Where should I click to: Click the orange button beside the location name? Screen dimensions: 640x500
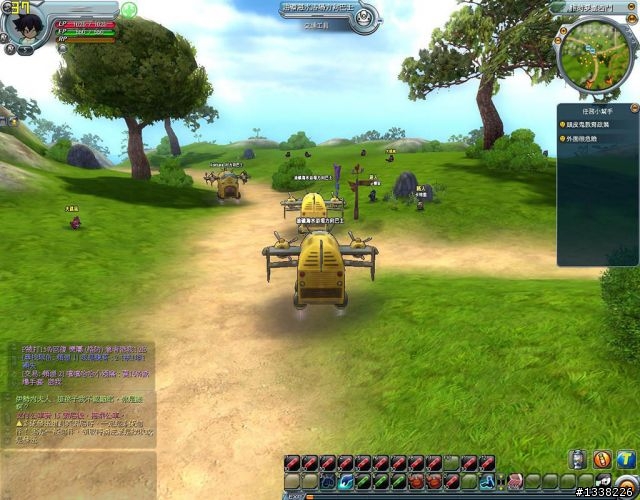[x=632, y=7]
